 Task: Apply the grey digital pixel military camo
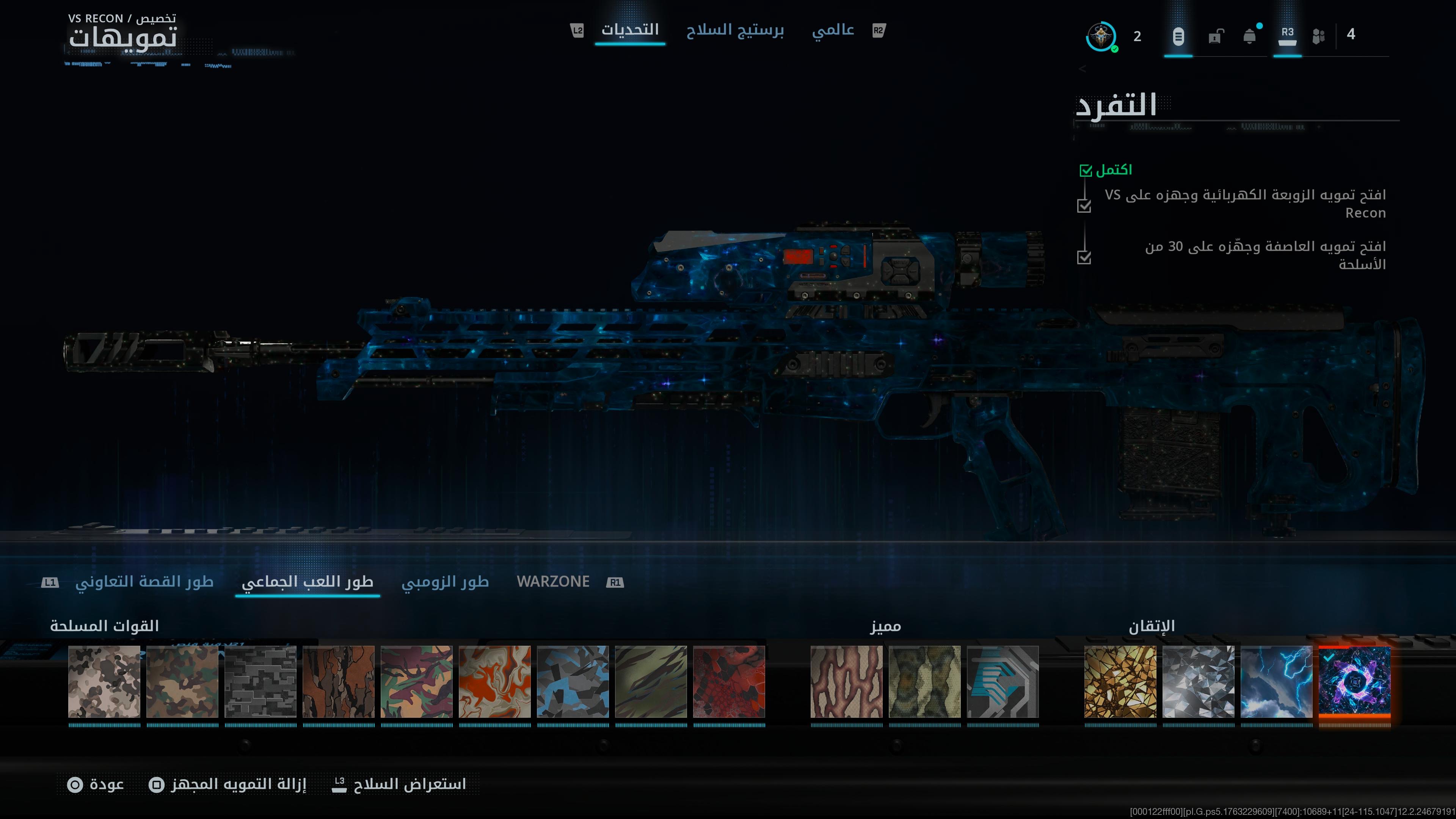[260, 682]
